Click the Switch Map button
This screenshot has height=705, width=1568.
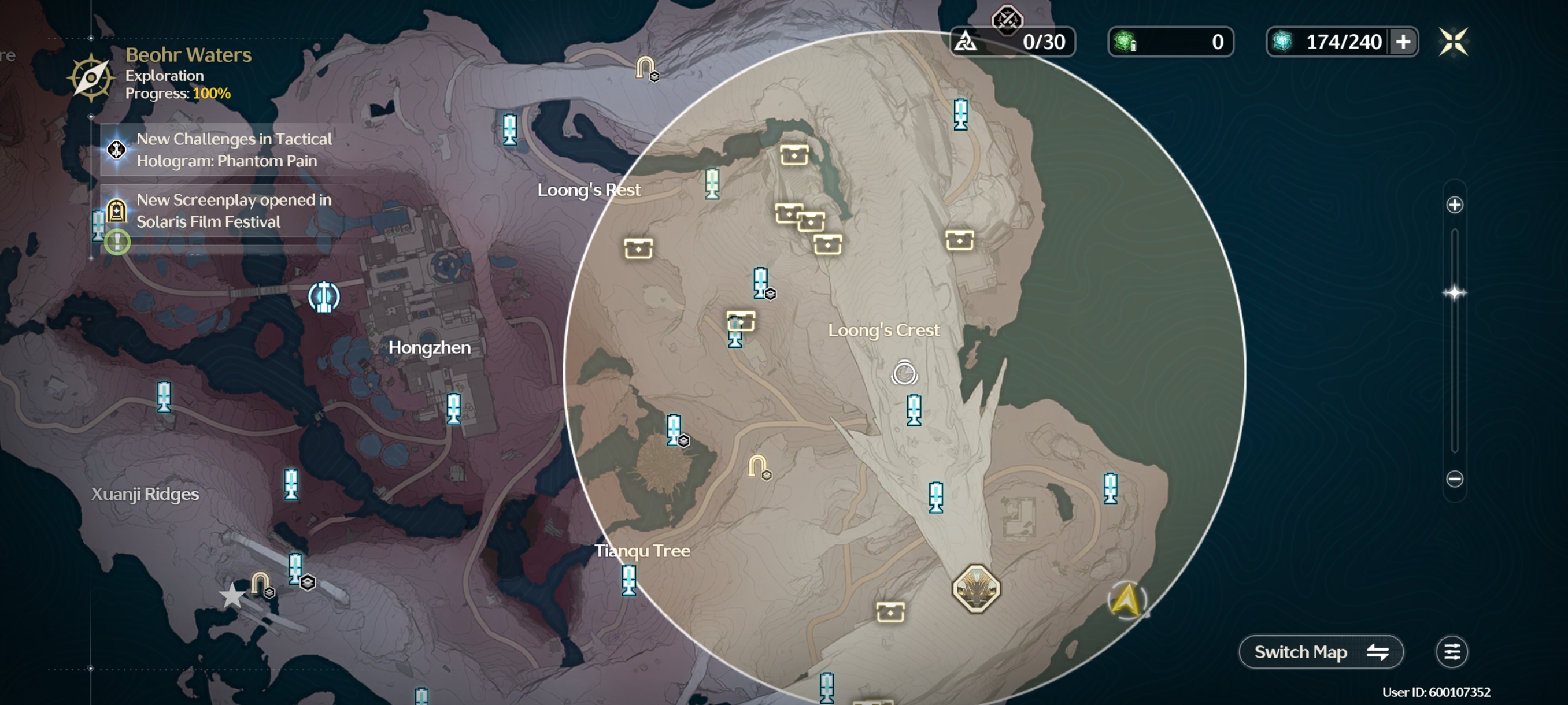1321,651
